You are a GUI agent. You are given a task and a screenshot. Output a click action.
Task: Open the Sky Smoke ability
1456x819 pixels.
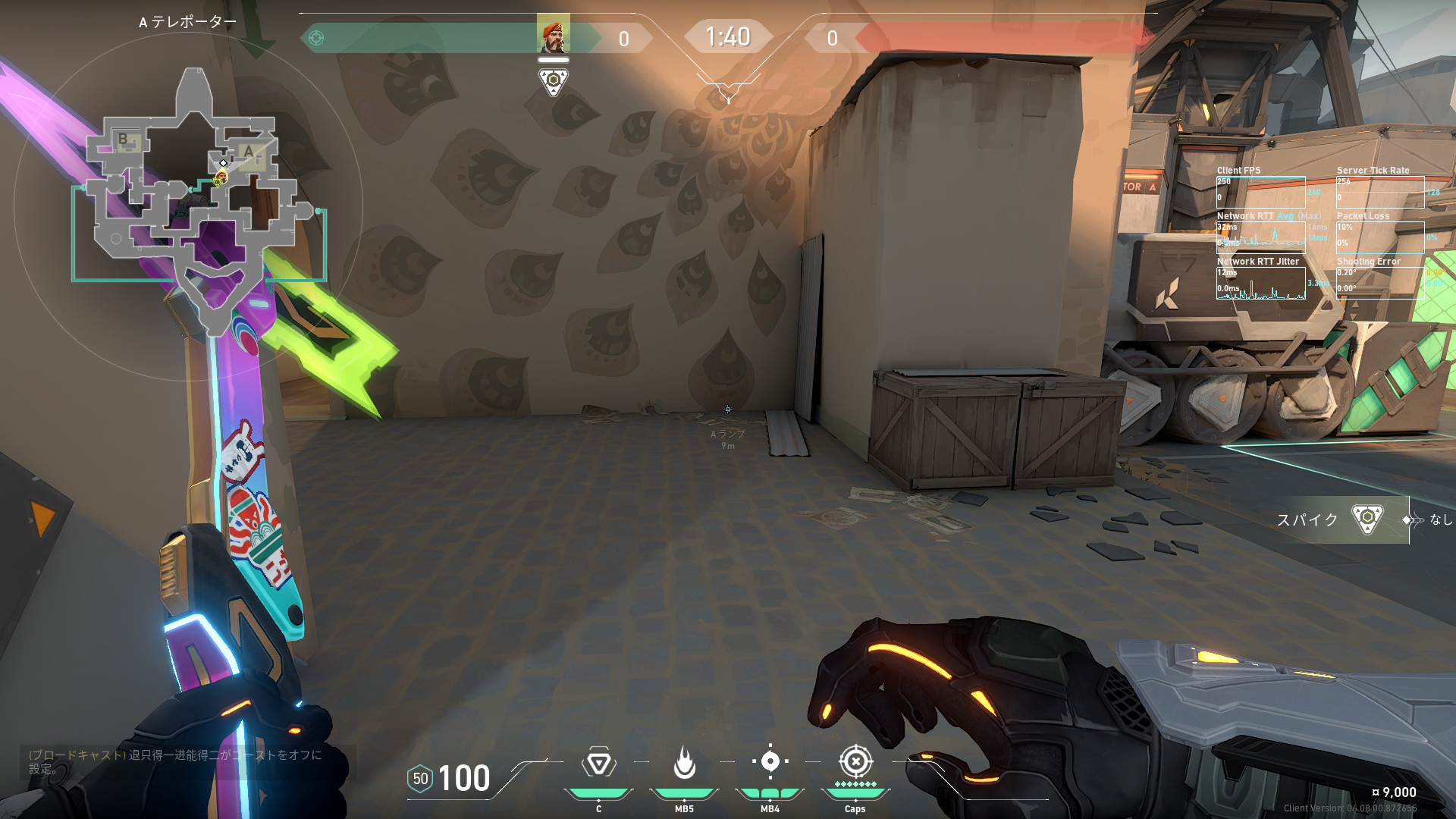tap(770, 761)
